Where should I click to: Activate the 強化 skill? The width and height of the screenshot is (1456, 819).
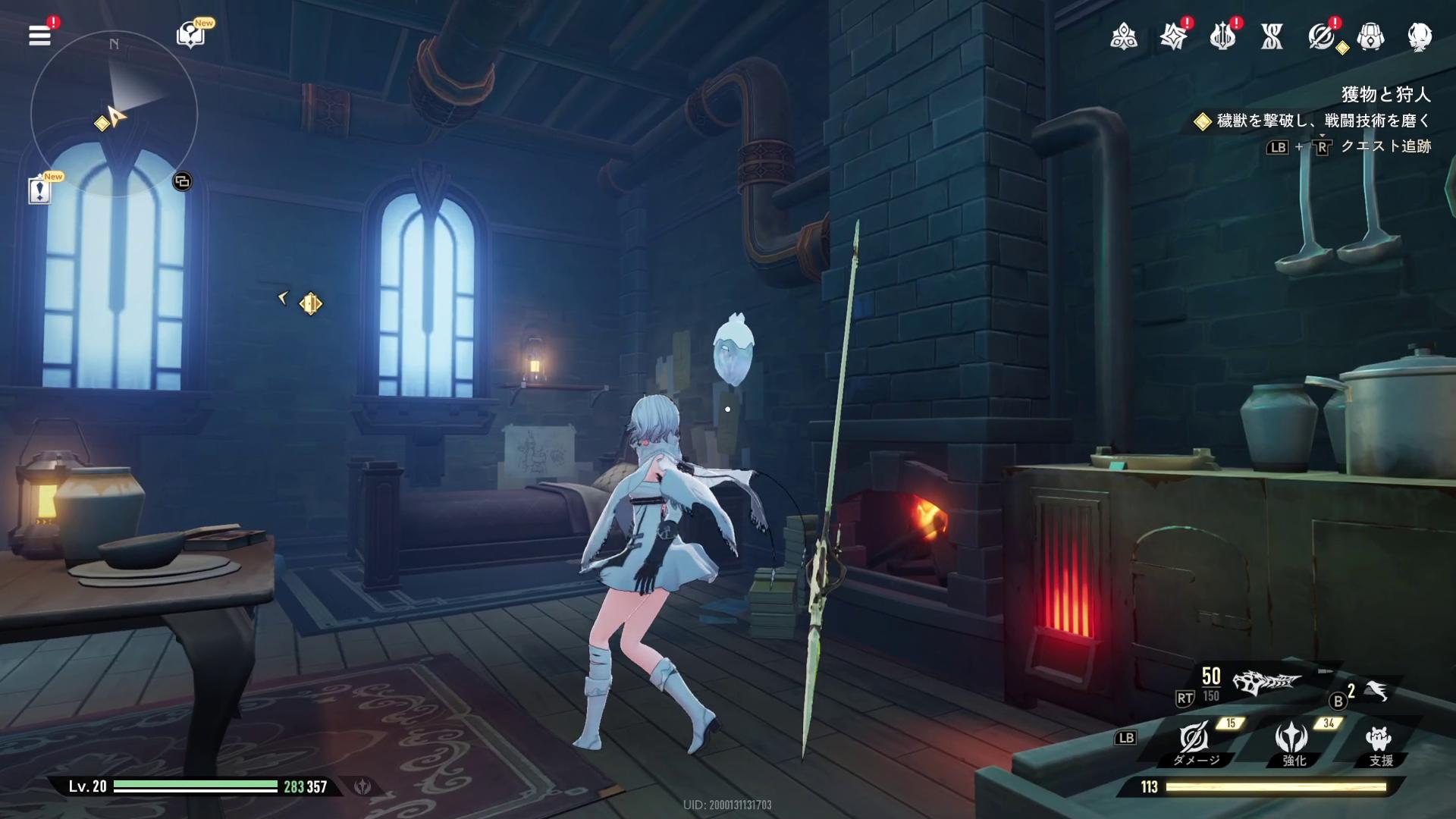[1291, 740]
